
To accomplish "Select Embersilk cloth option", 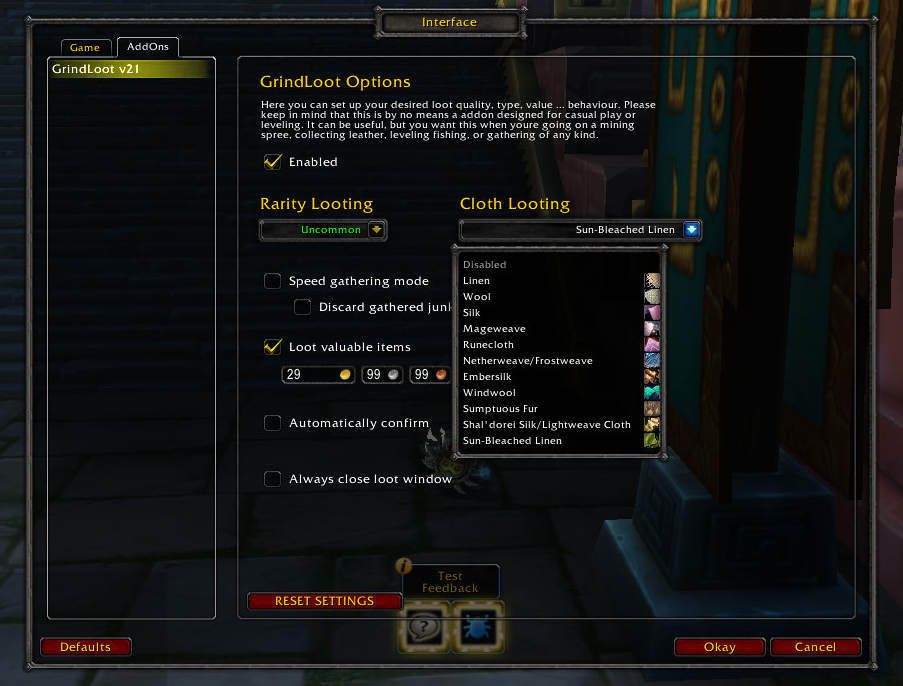I will pos(489,377).
